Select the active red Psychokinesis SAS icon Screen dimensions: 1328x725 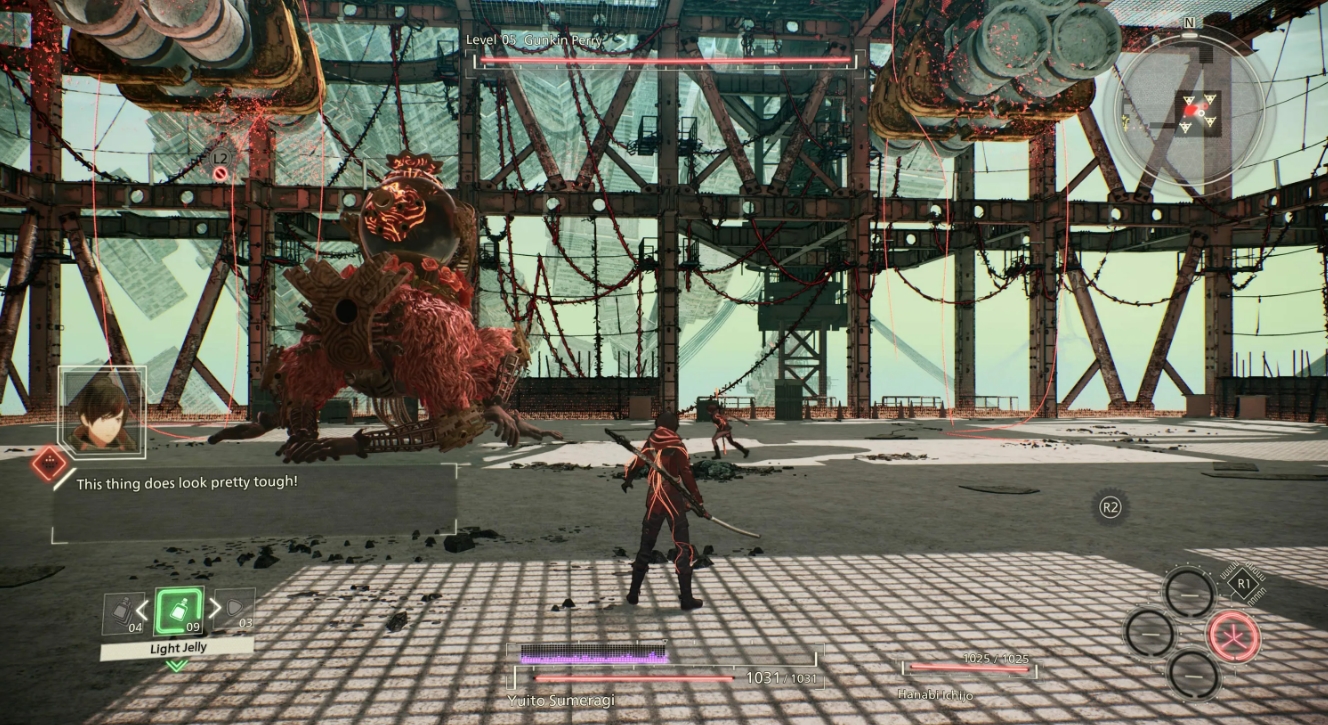(1235, 636)
